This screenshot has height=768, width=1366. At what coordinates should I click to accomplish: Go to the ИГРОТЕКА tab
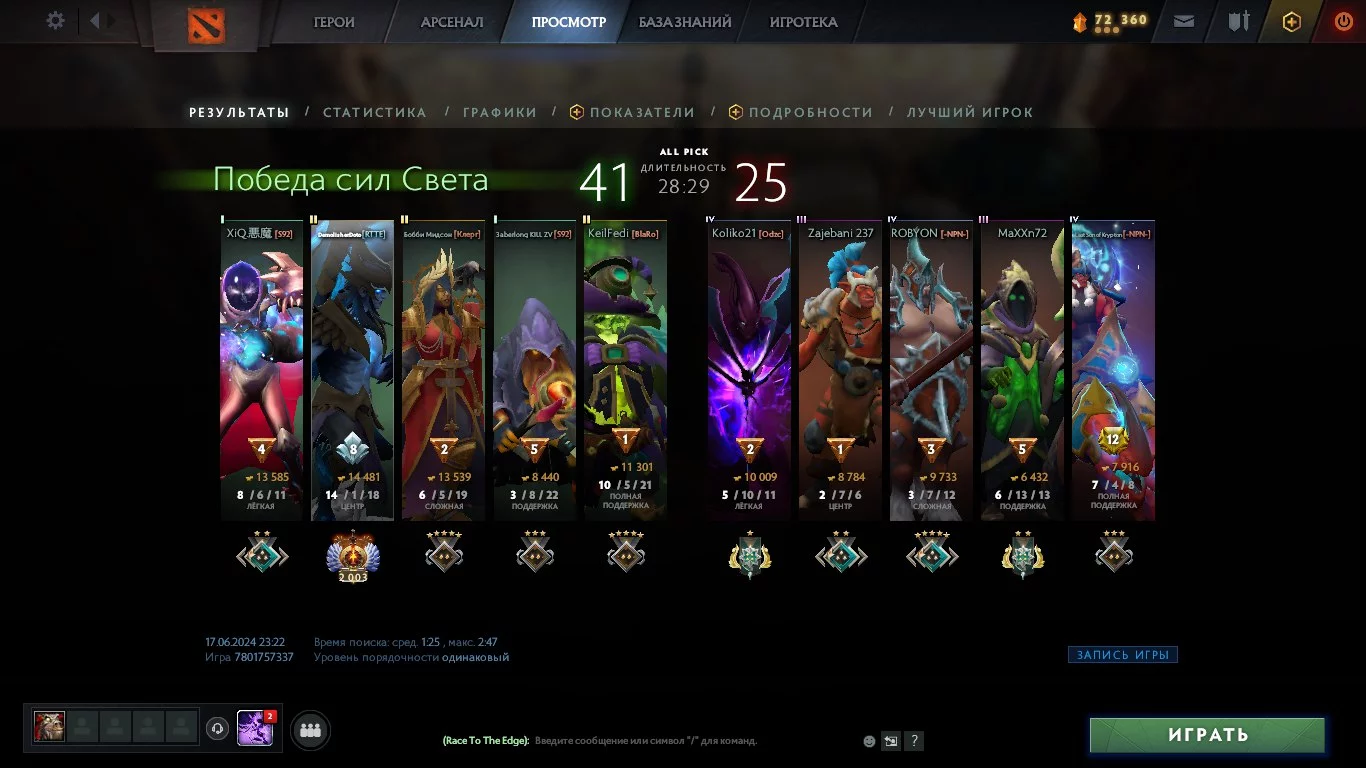pyautogui.click(x=803, y=22)
